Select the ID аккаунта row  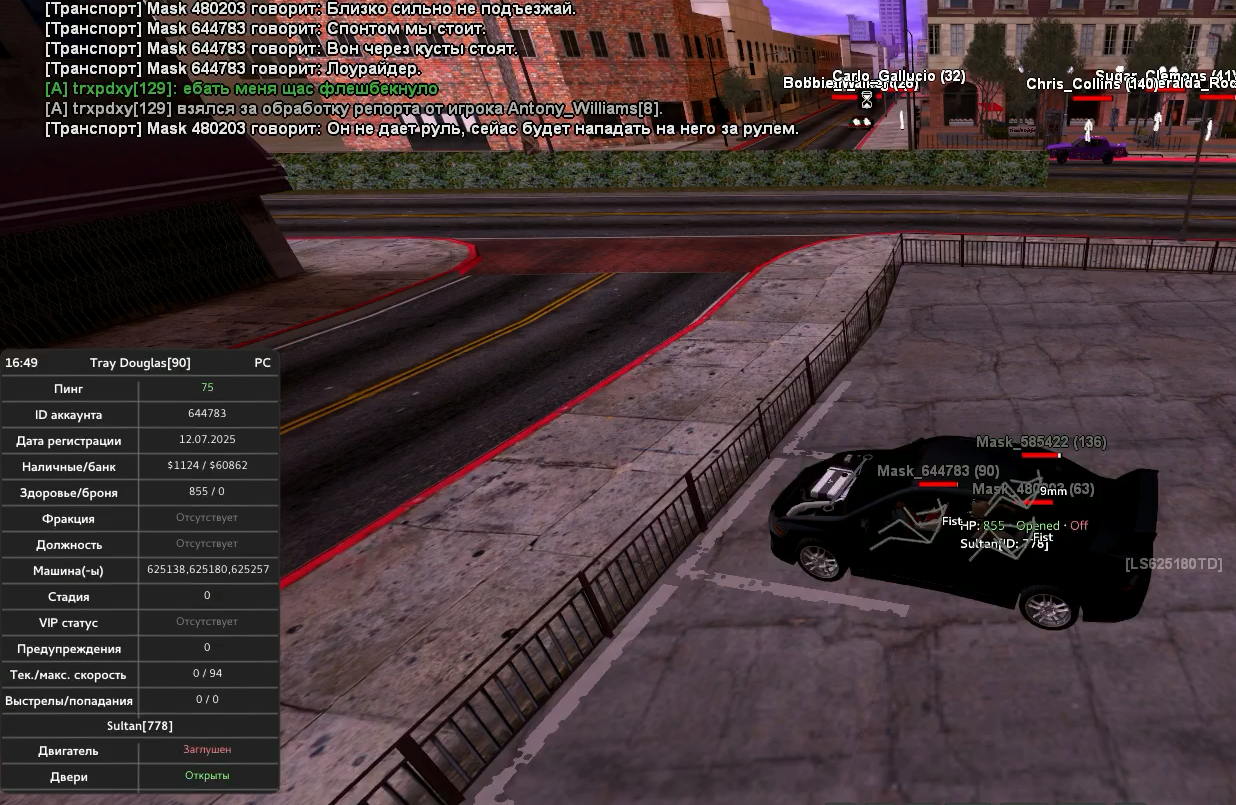[140, 414]
